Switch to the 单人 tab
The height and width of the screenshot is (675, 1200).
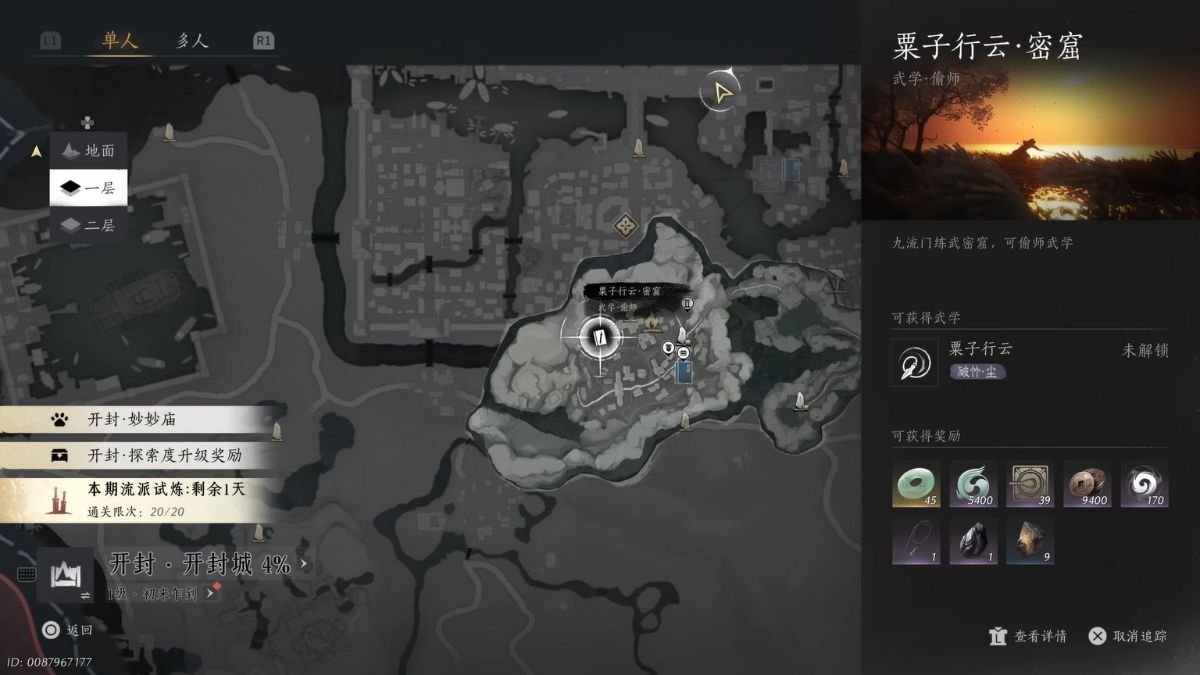pyautogui.click(x=119, y=41)
